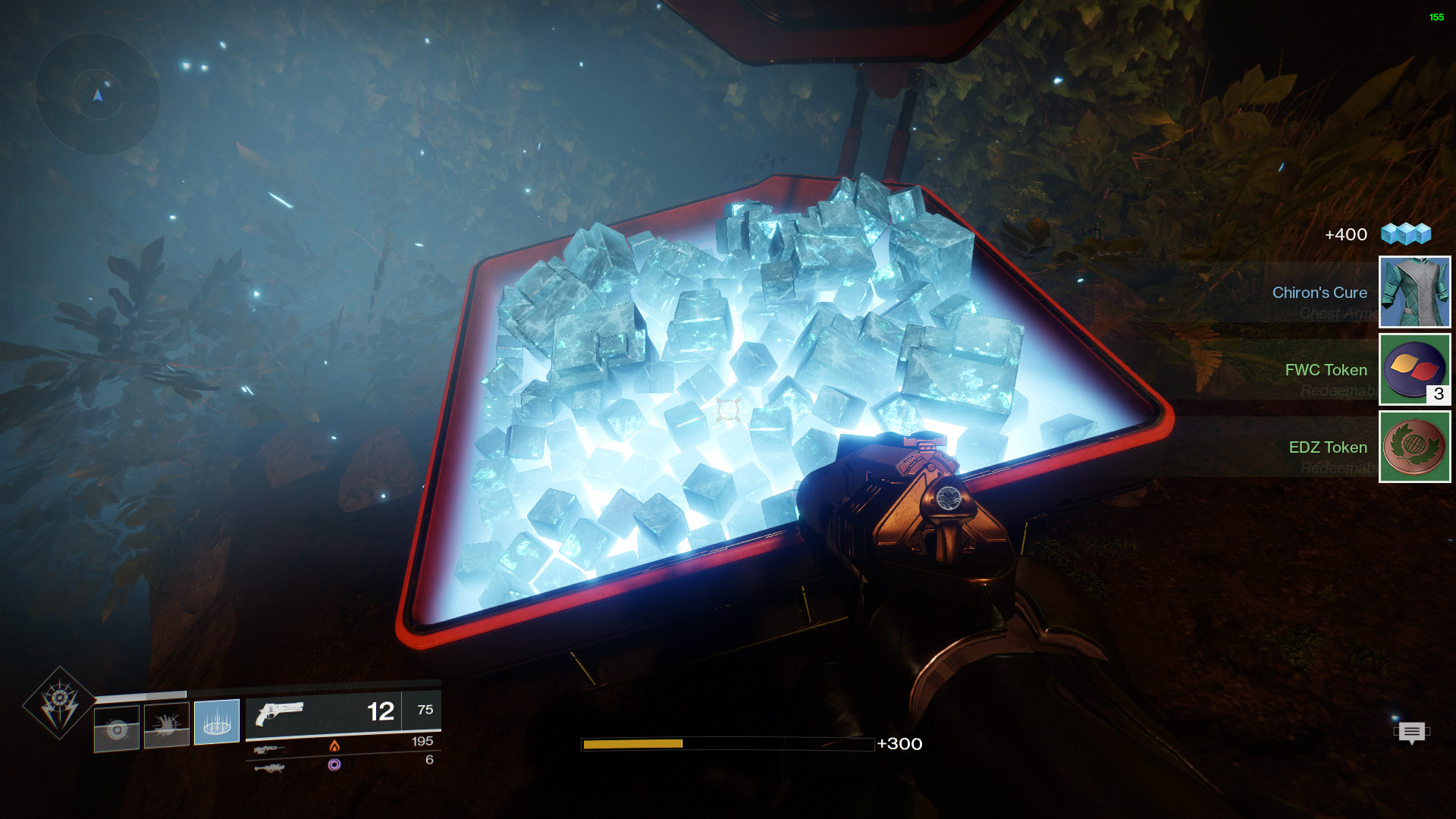Activate the Super ability diamond icon
Image resolution: width=1456 pixels, height=819 pixels.
coord(59,703)
